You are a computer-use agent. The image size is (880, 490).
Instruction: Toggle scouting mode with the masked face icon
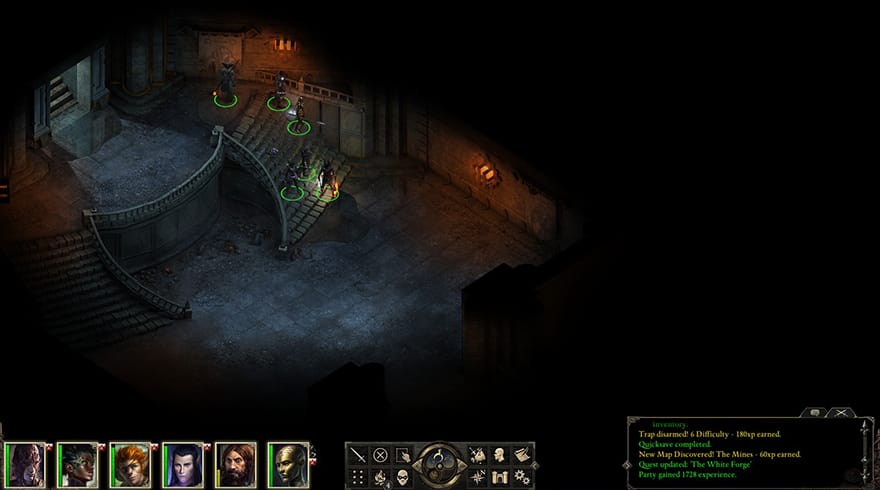[402, 476]
